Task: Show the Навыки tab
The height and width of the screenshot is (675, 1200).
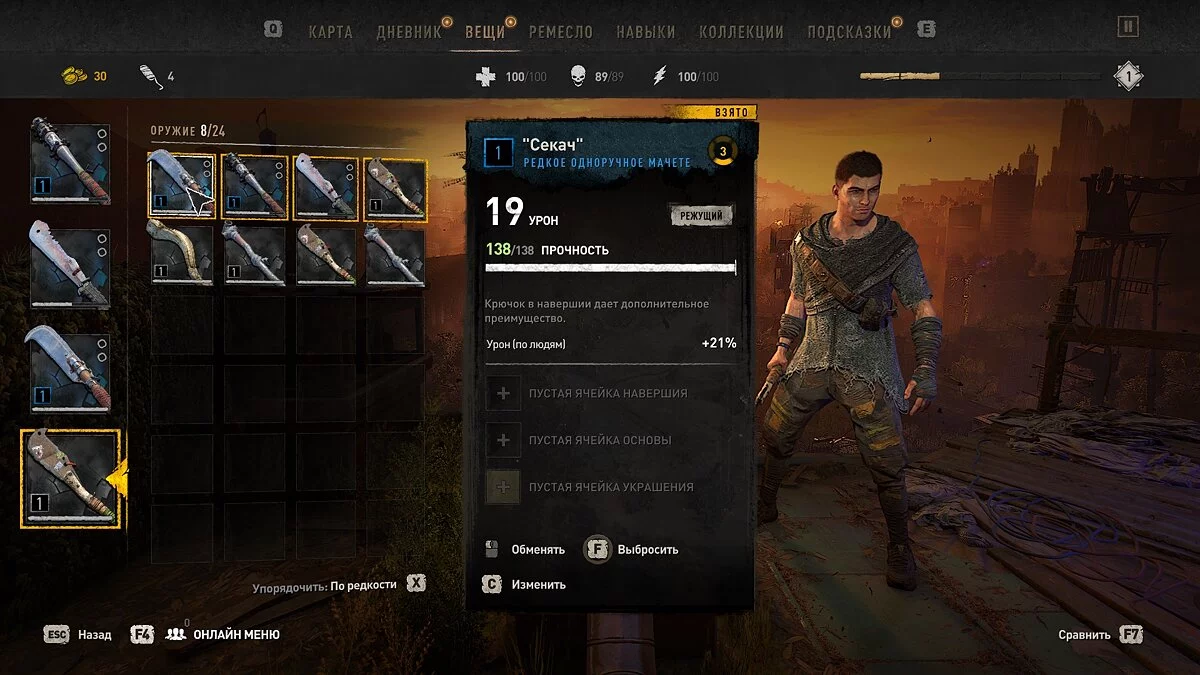Action: [x=645, y=31]
